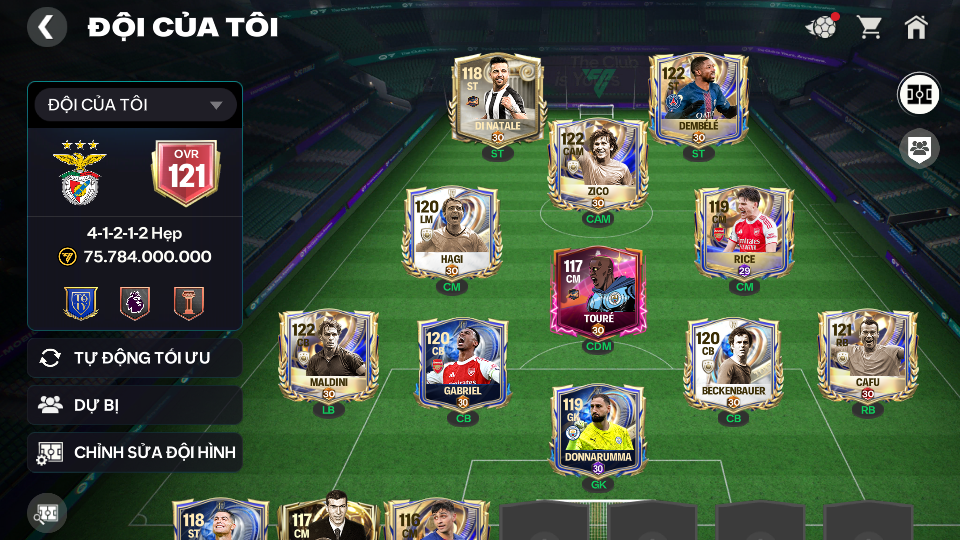Image resolution: width=960 pixels, height=540 pixels.
Task: Pick the Rice midfielder card
Action: 744,234
